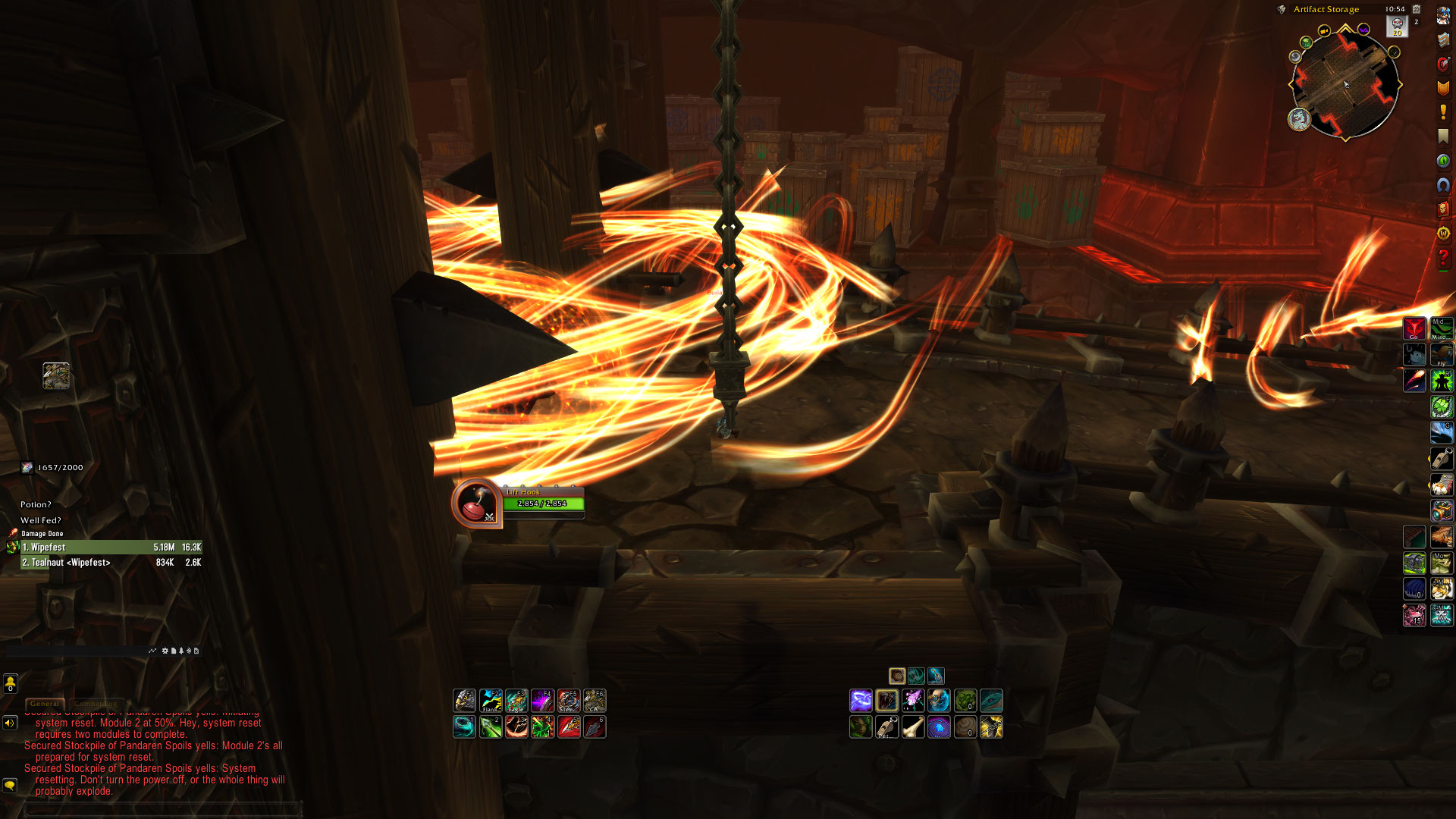
Task: Click the group finder green eye button
Action: 1443,161
